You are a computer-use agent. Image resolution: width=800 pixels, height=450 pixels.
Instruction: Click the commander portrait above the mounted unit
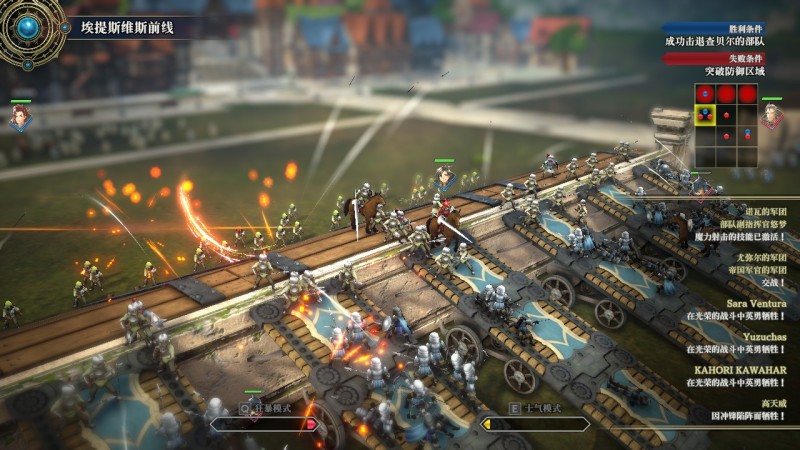pos(444,177)
